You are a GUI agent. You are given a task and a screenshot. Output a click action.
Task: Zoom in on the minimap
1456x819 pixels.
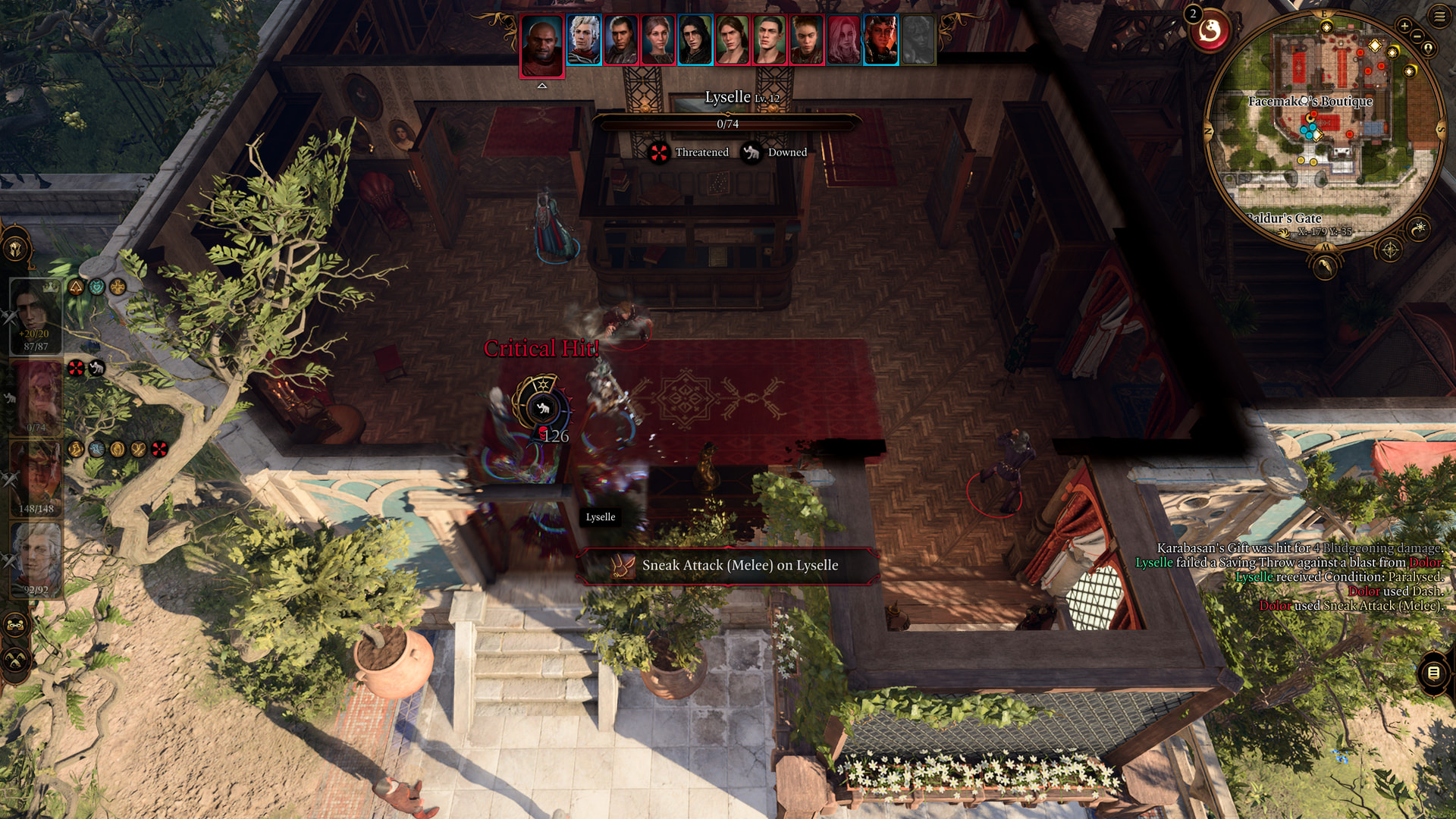1404,26
